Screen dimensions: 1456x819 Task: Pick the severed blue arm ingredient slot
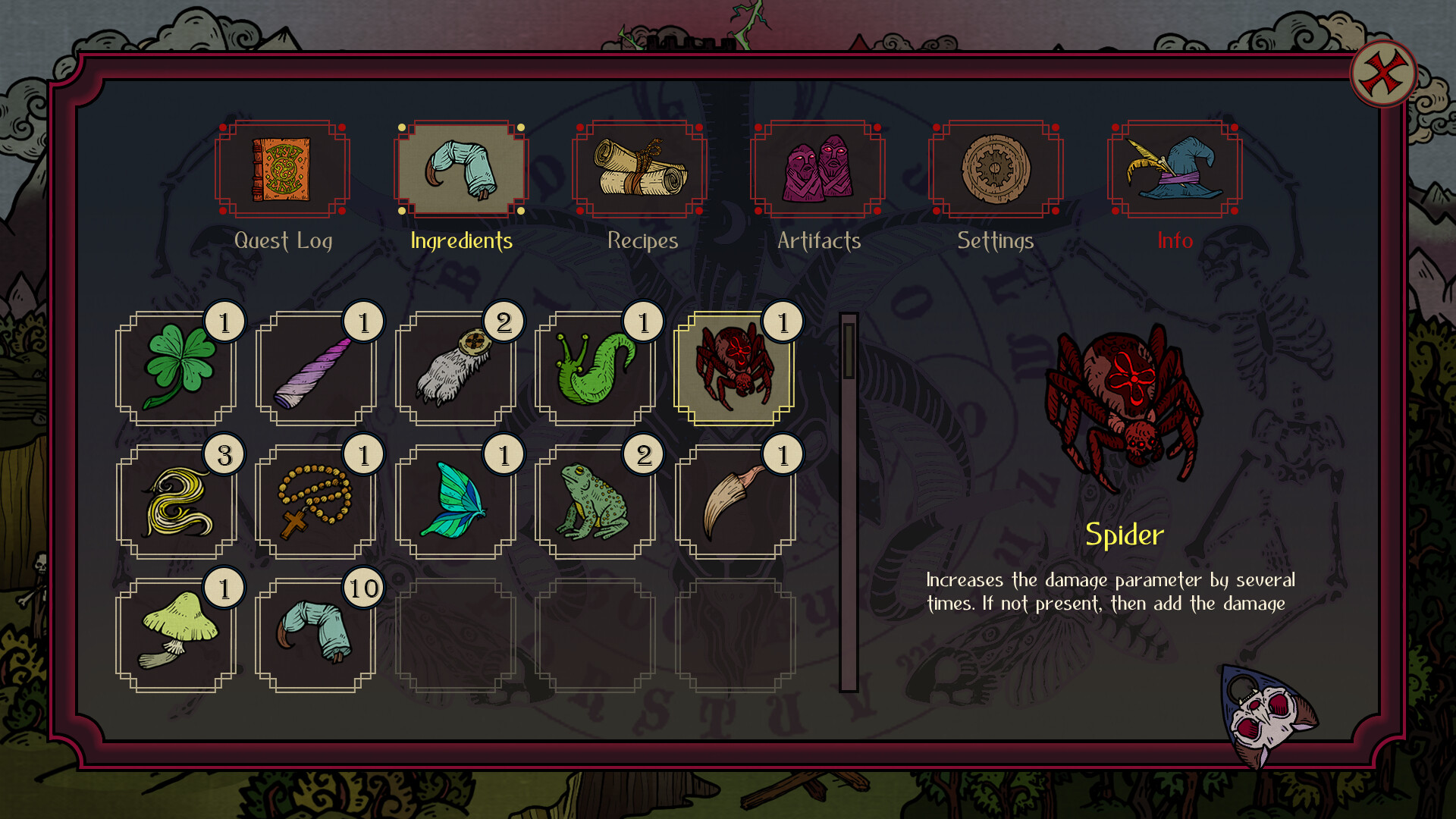point(315,635)
